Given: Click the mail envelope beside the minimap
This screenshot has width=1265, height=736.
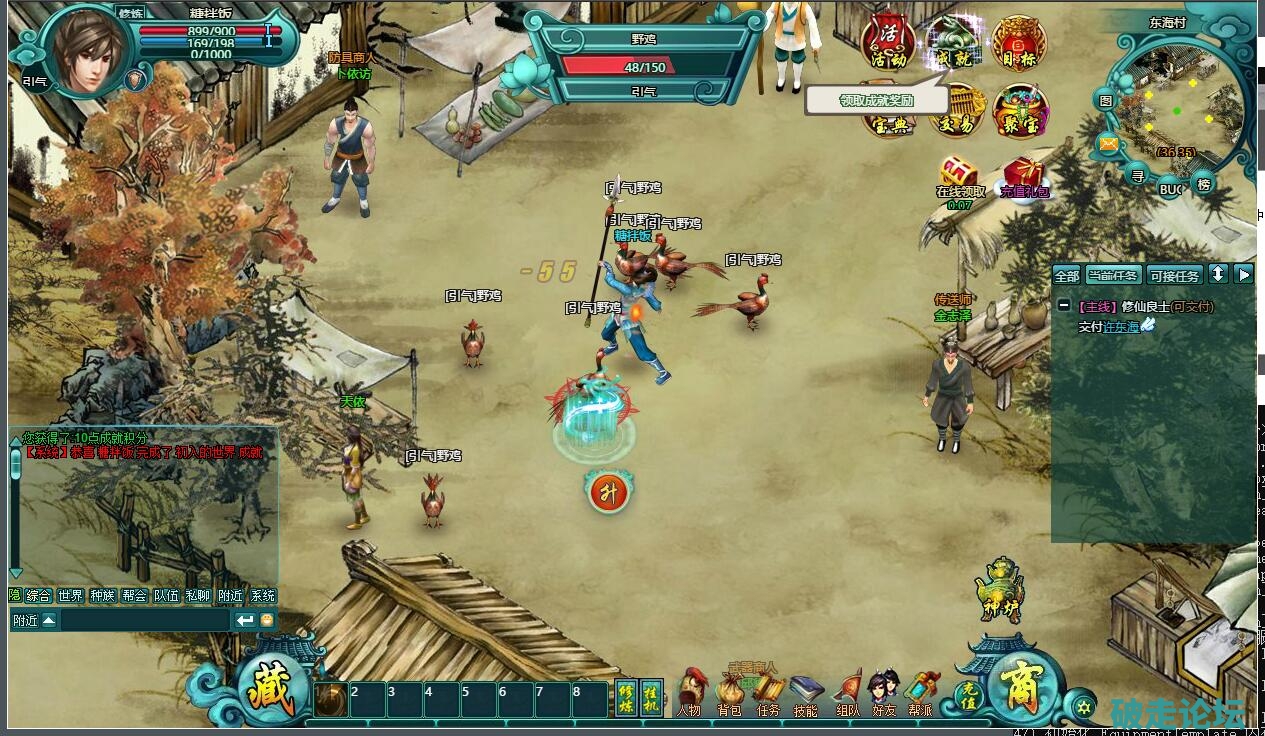Looking at the screenshot, I should pos(1108,143).
